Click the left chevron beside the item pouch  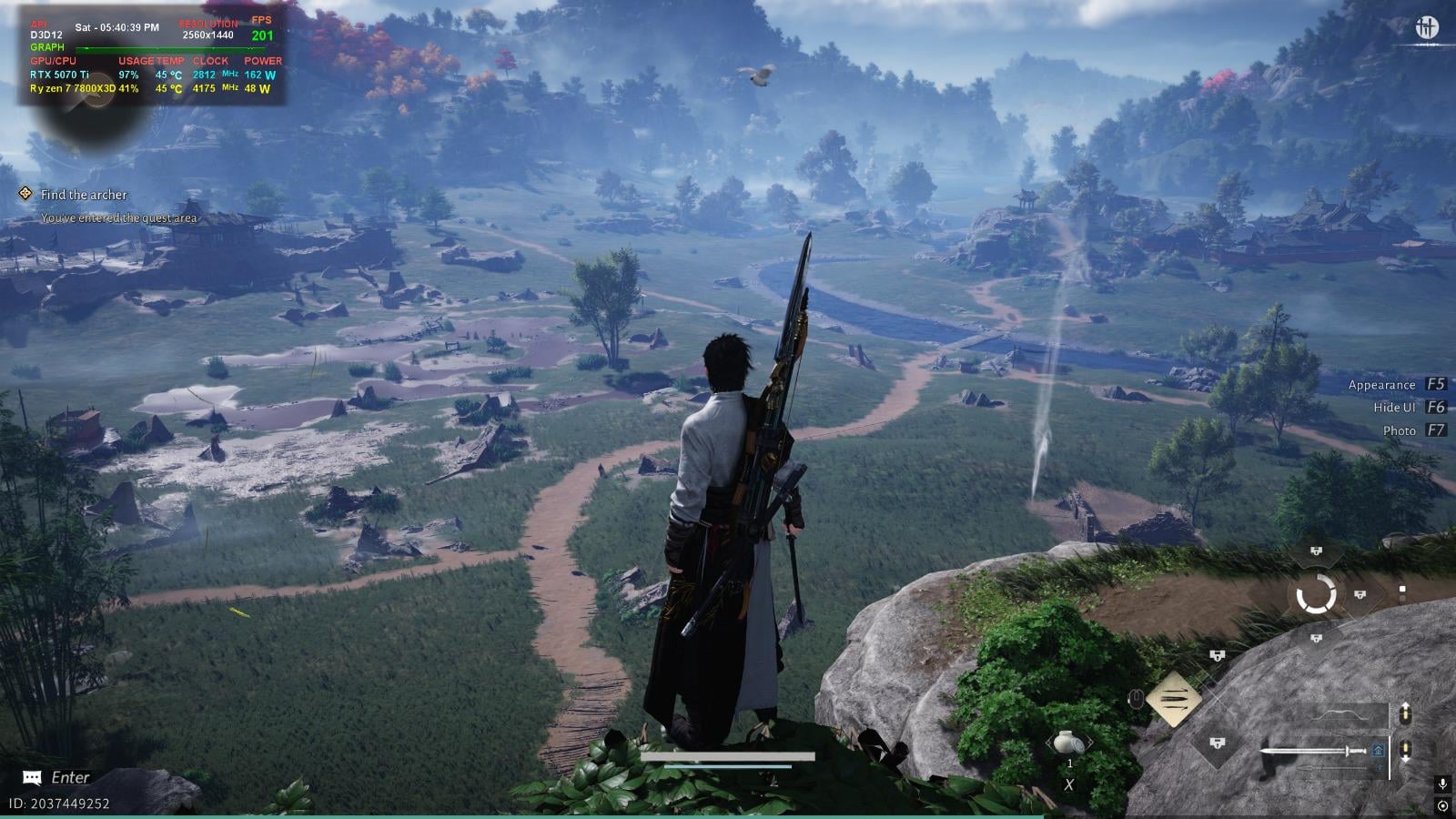coord(1048,743)
